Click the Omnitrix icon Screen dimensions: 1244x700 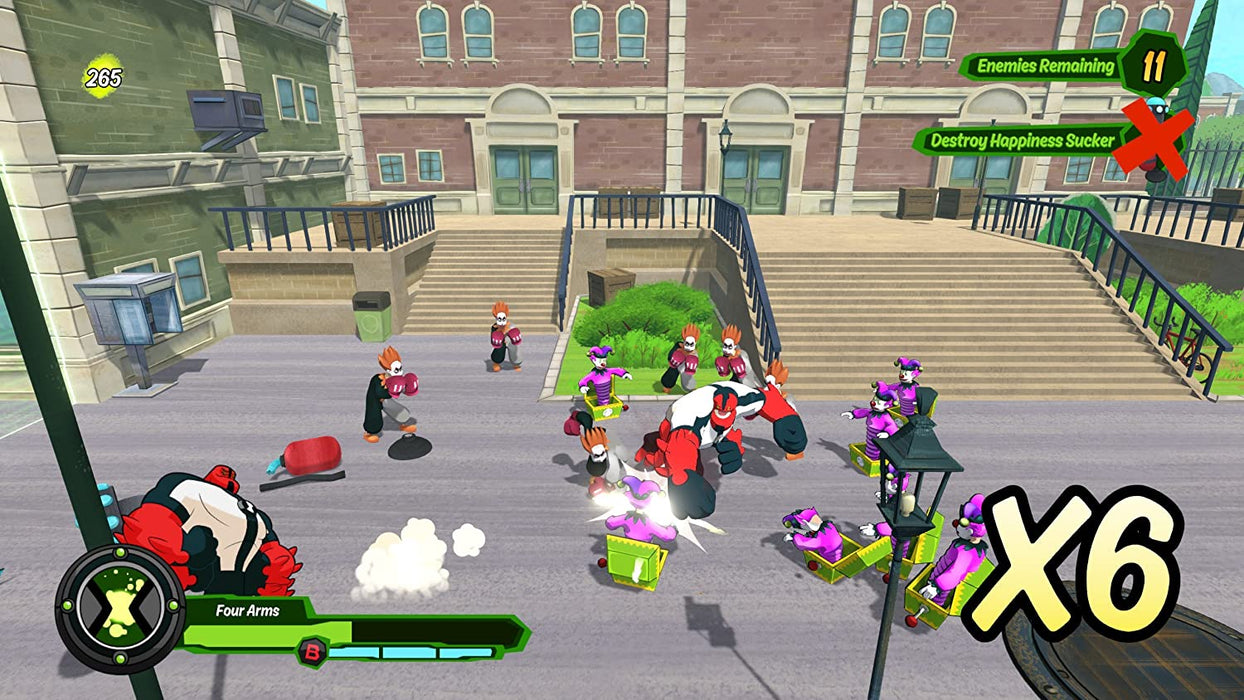(120, 609)
